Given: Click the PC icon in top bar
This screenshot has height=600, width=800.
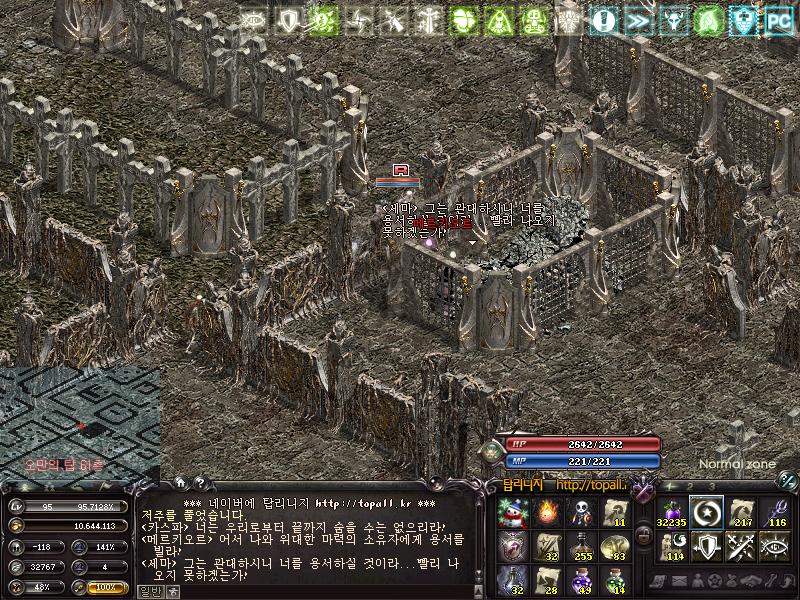Looking at the screenshot, I should click(x=778, y=18).
